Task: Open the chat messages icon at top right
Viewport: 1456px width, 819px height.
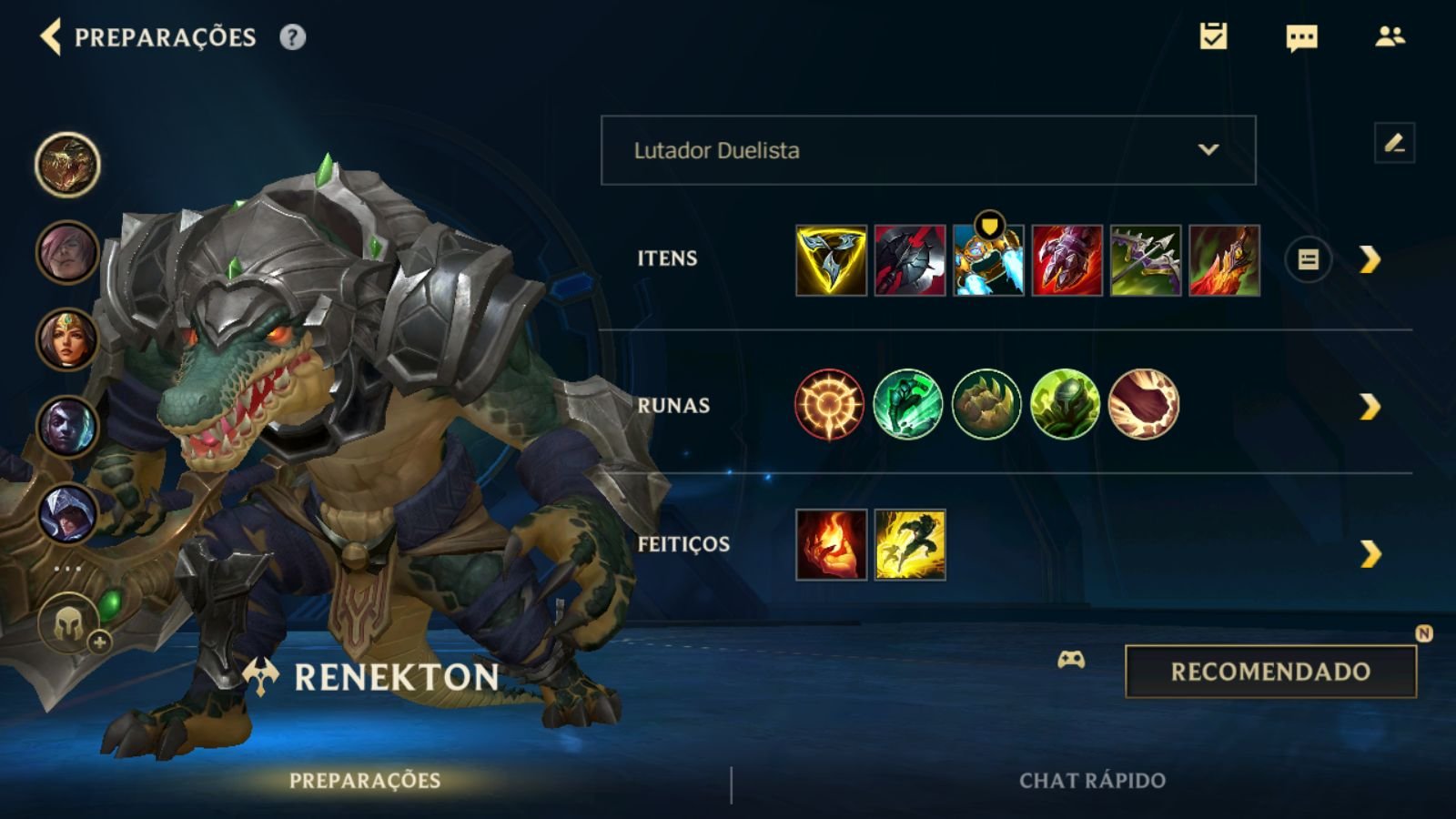Action: tap(1300, 38)
